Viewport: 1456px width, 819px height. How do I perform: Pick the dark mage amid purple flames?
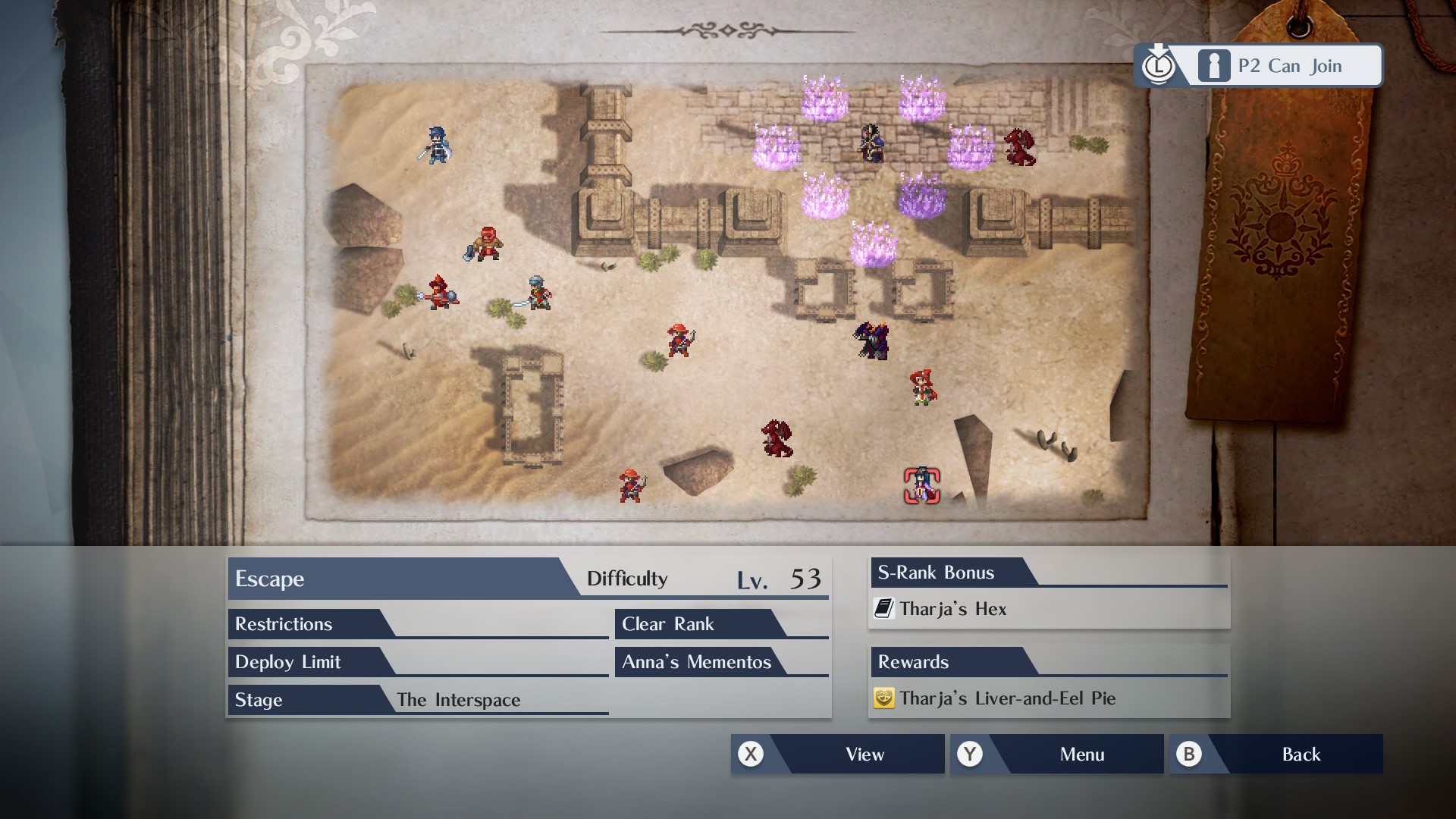[873, 143]
